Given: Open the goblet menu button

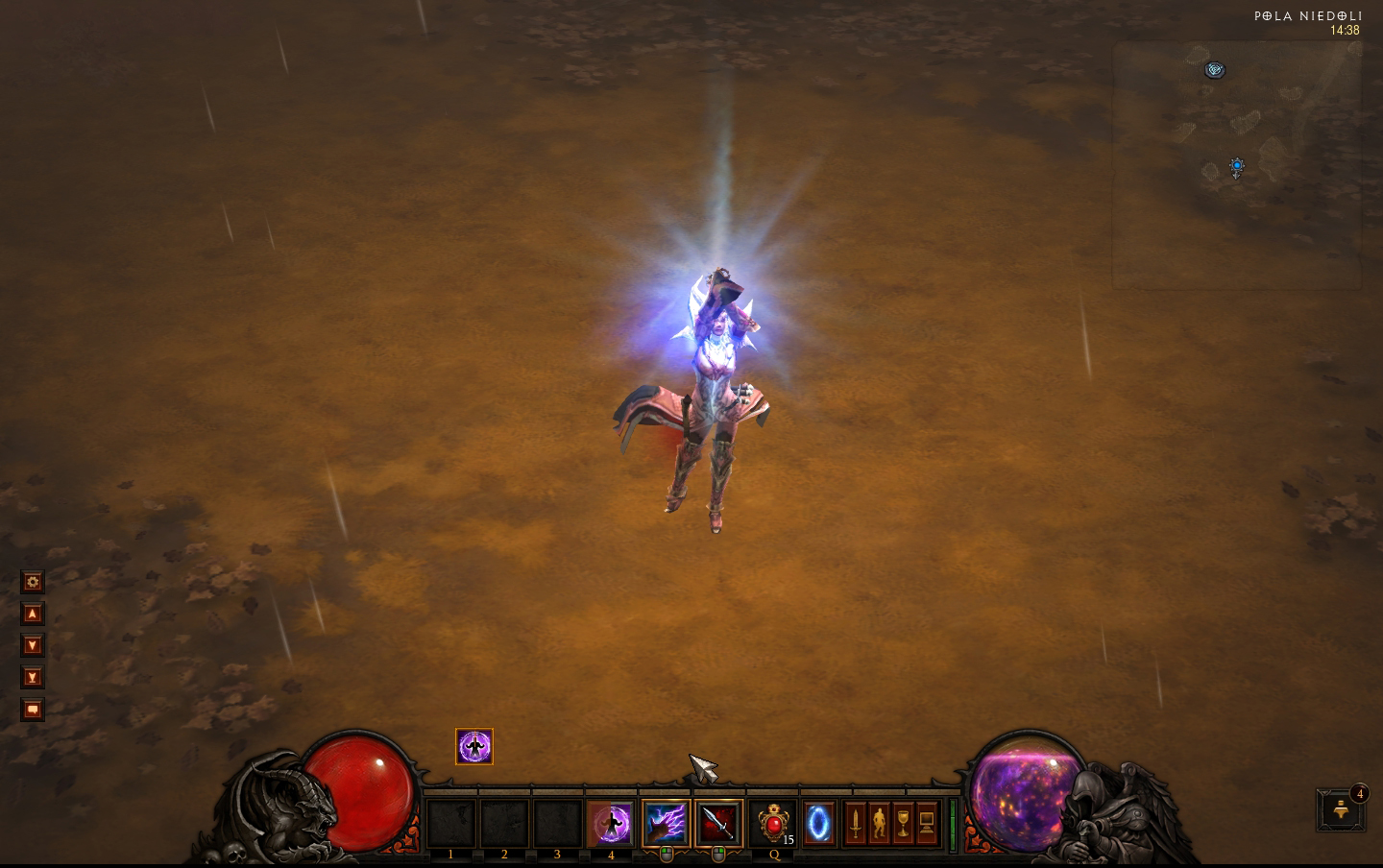Looking at the screenshot, I should point(903,823).
